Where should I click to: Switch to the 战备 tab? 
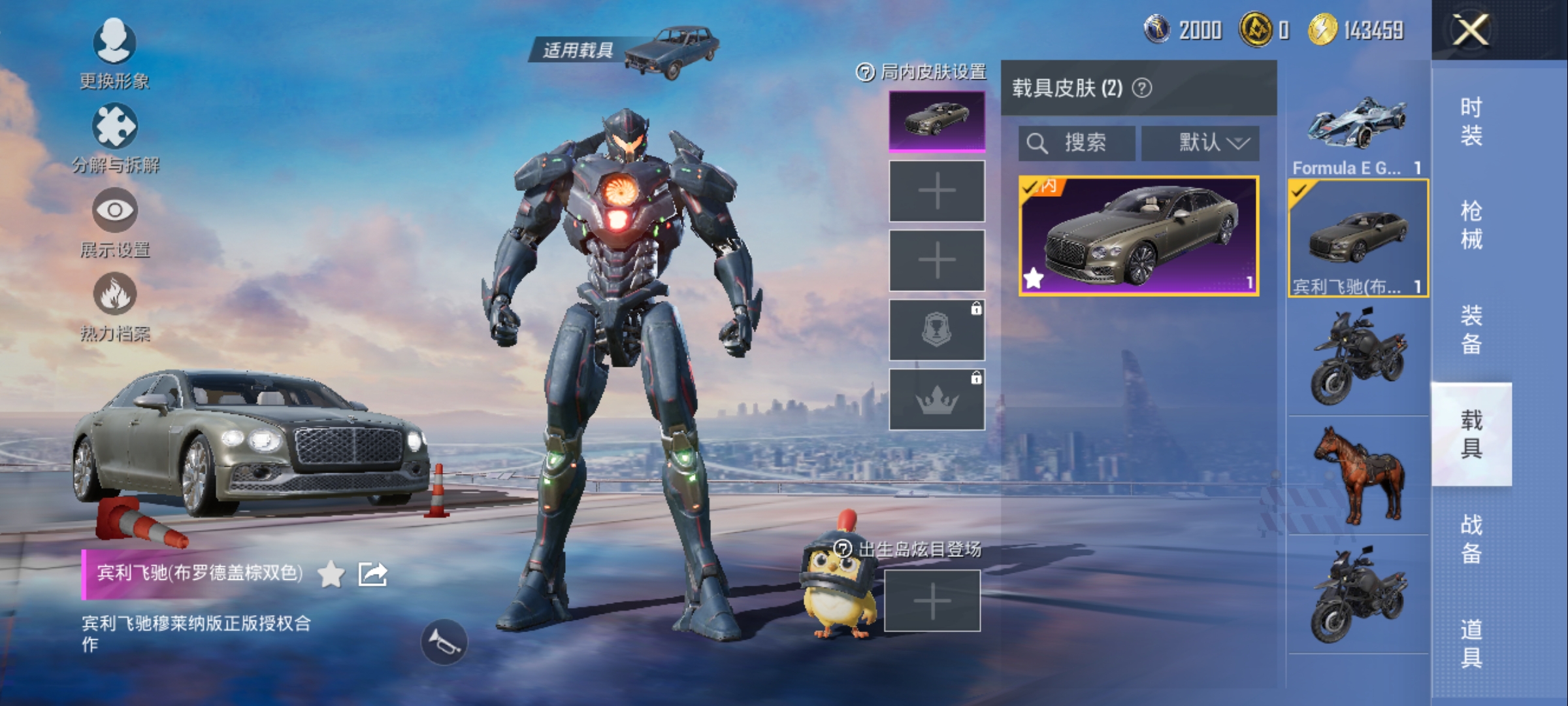click(1471, 539)
